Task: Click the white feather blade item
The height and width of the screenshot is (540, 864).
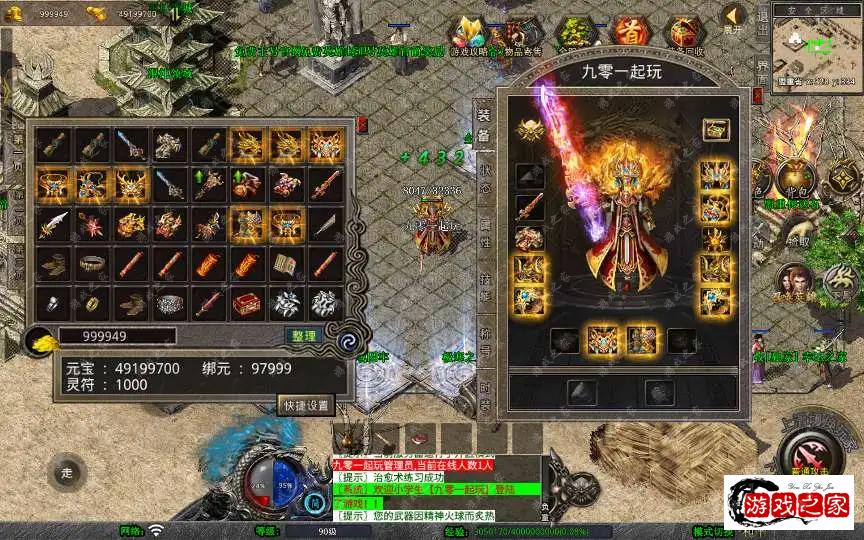Action: pos(52,223)
